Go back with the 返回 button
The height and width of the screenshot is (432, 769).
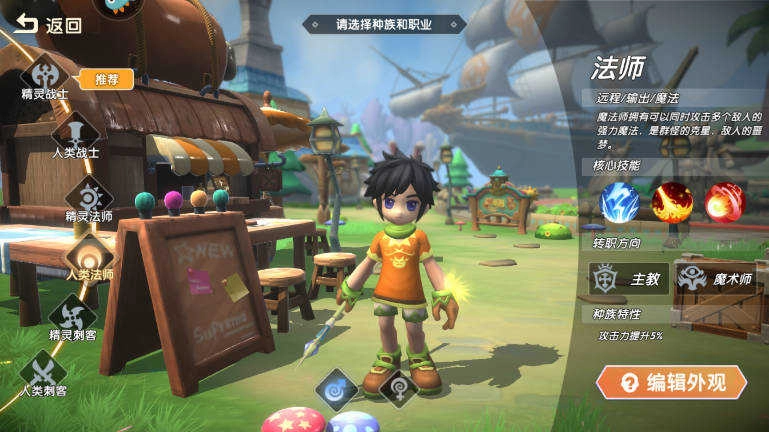coord(48,25)
